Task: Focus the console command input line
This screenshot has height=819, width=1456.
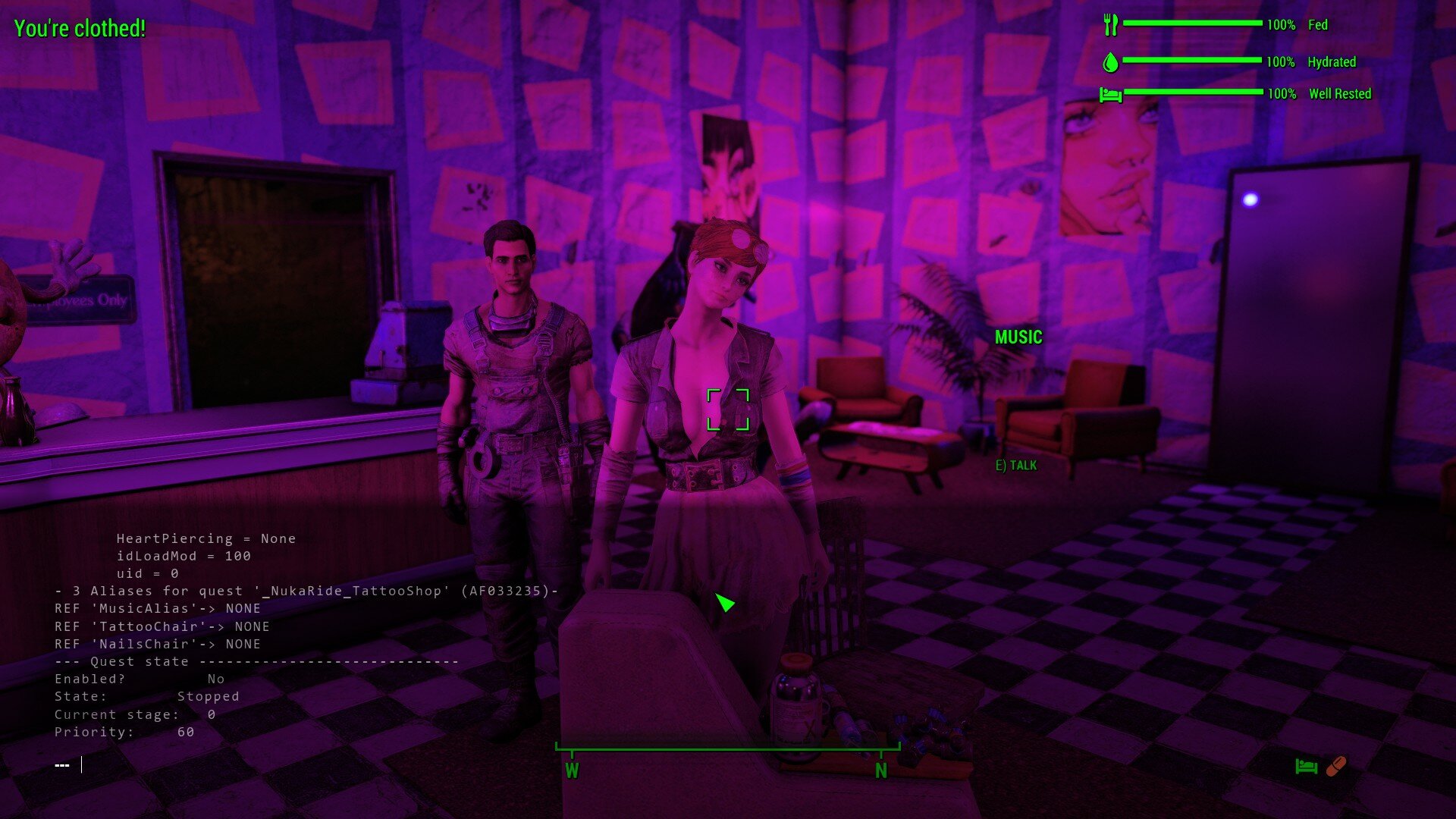Action: (x=227, y=764)
